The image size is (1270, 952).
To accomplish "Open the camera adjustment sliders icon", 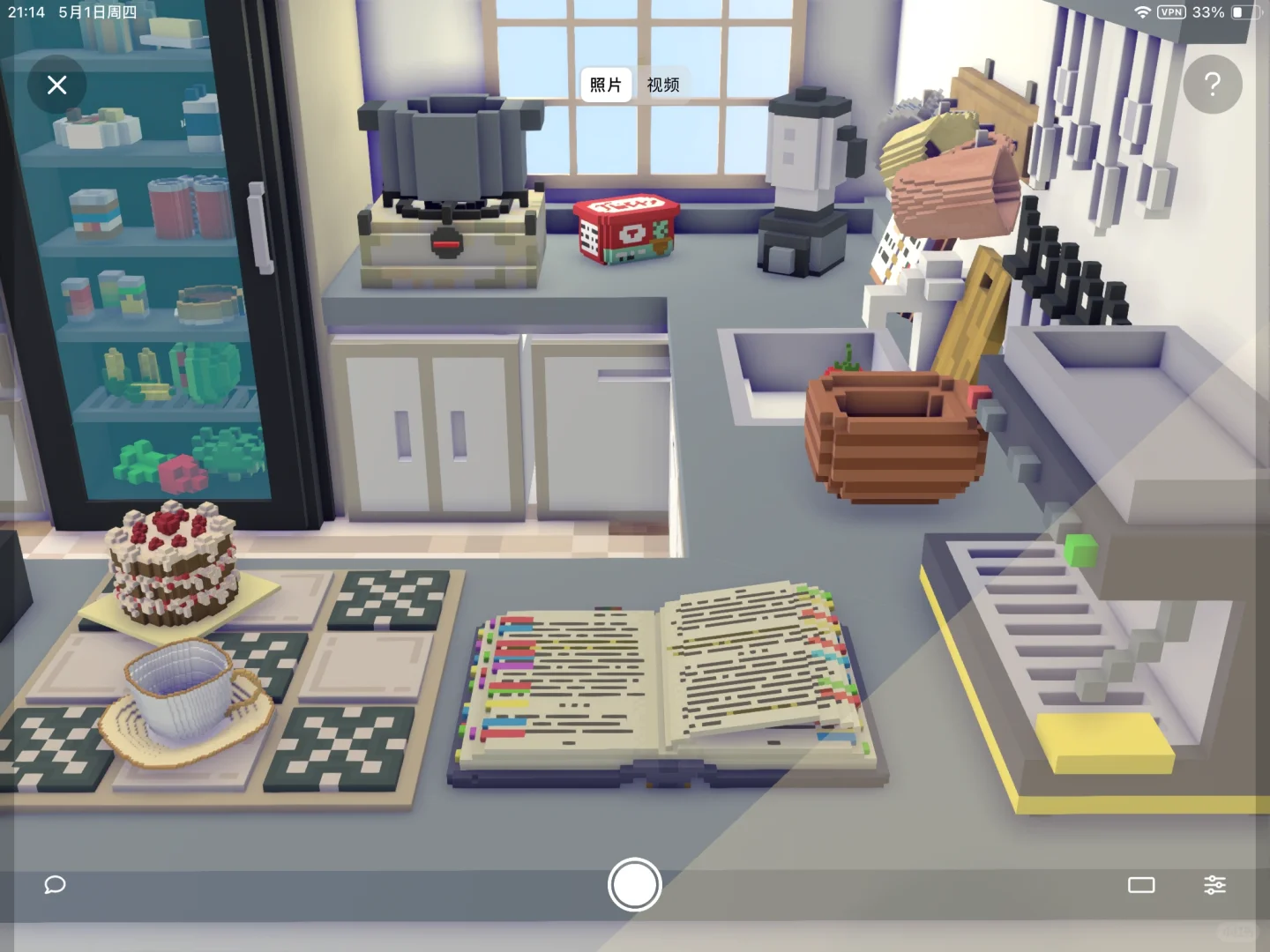I will [x=1216, y=885].
